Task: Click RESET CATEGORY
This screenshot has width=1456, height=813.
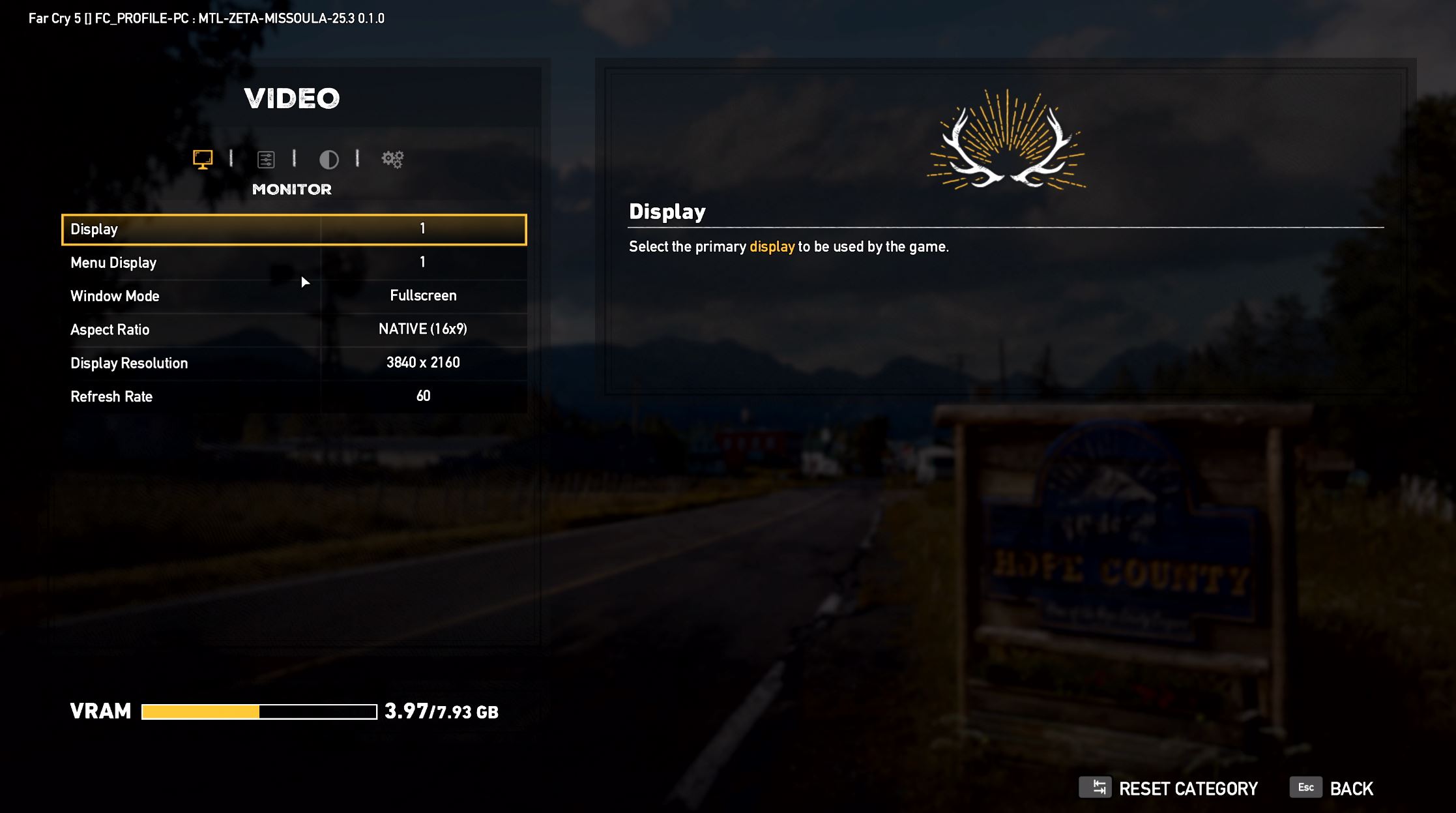Action: [x=1187, y=788]
